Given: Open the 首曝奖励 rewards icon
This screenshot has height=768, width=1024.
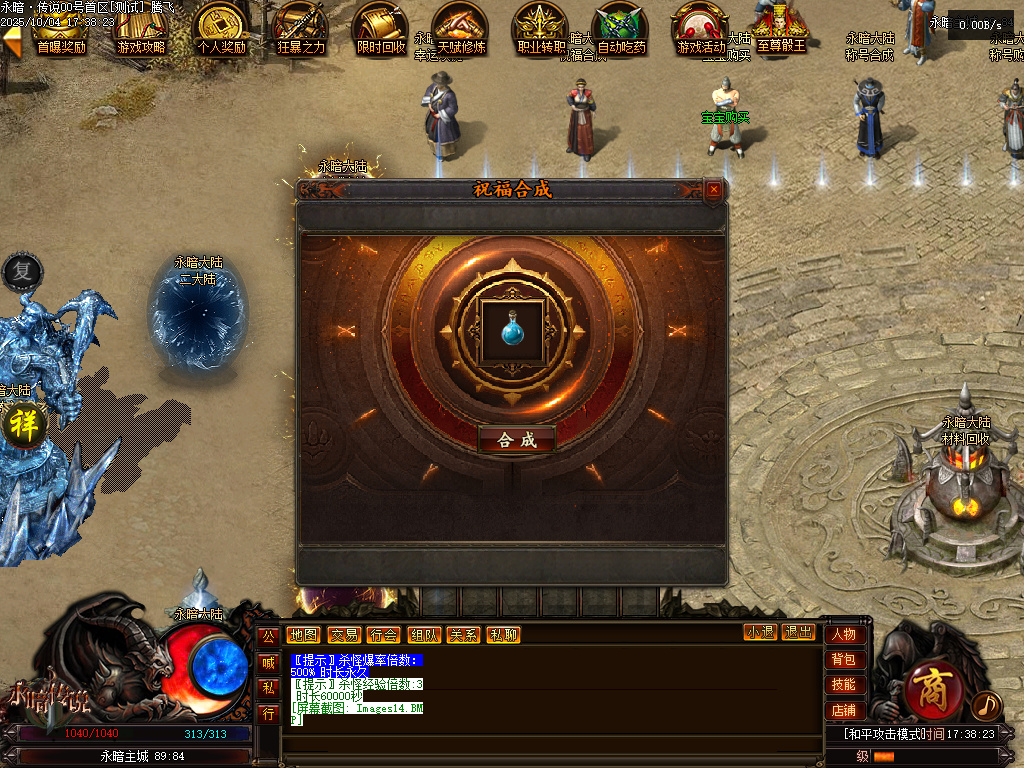Looking at the screenshot, I should 60,28.
